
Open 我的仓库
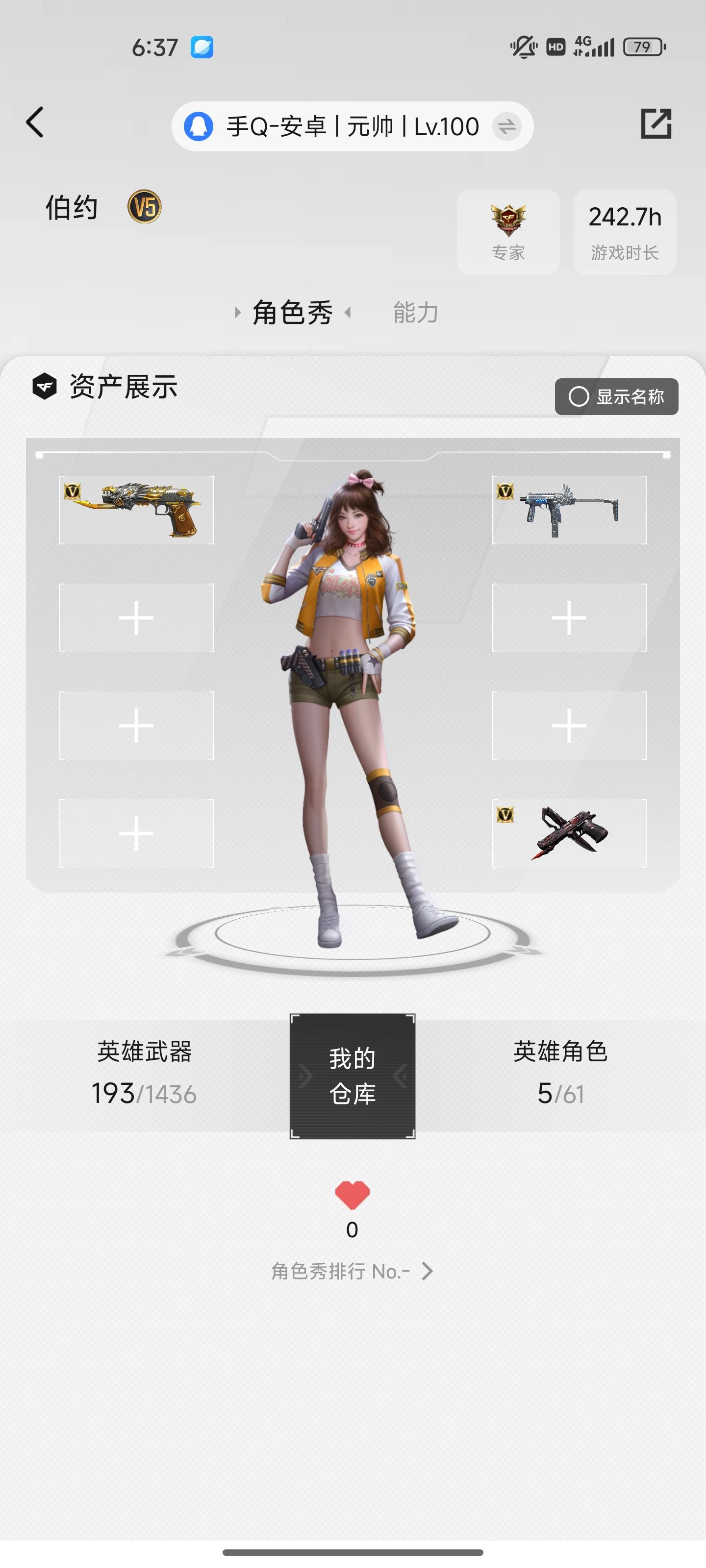click(x=353, y=1076)
